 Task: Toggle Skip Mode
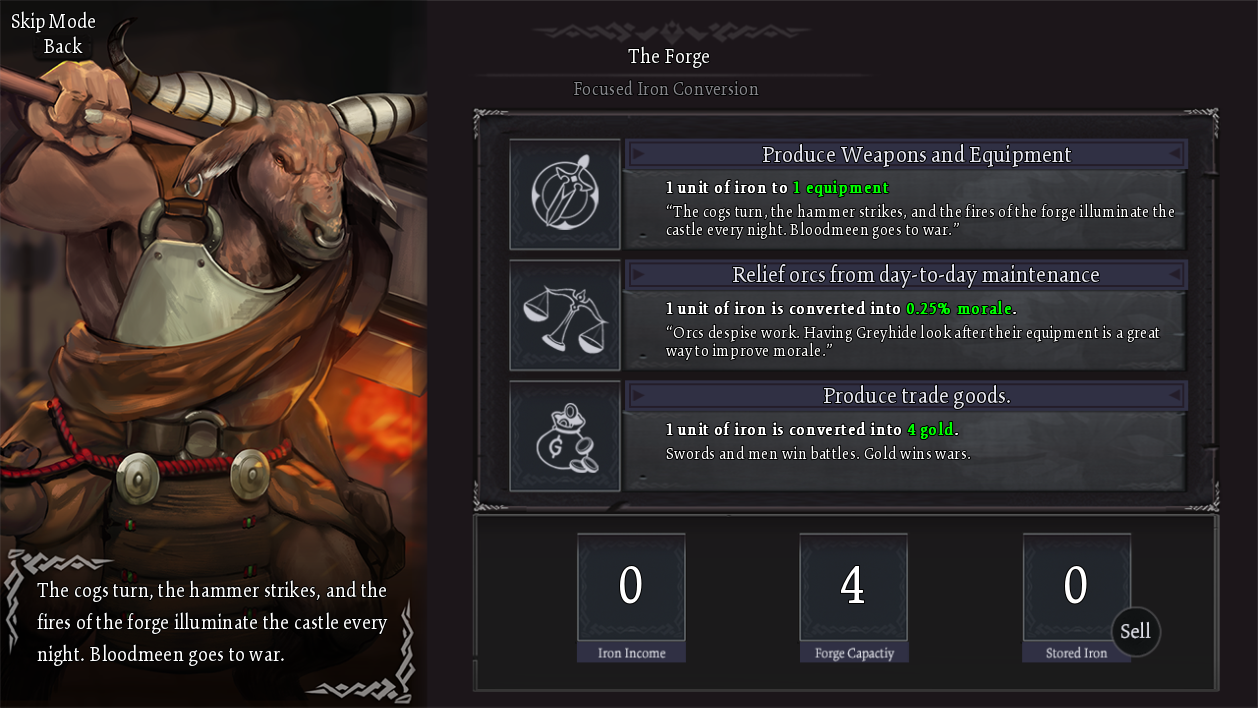coord(53,22)
